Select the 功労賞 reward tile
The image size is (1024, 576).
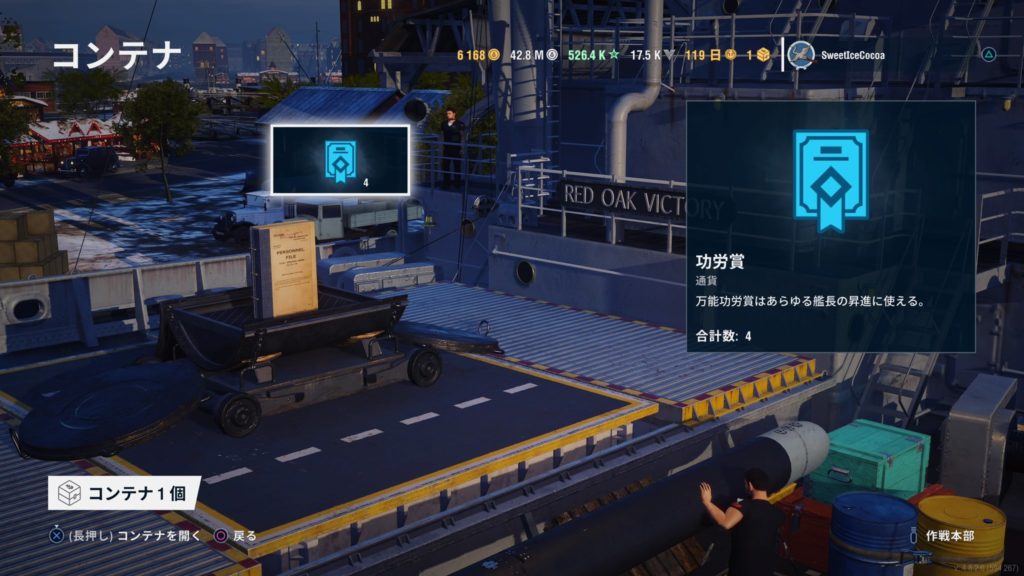pyautogui.click(x=340, y=159)
